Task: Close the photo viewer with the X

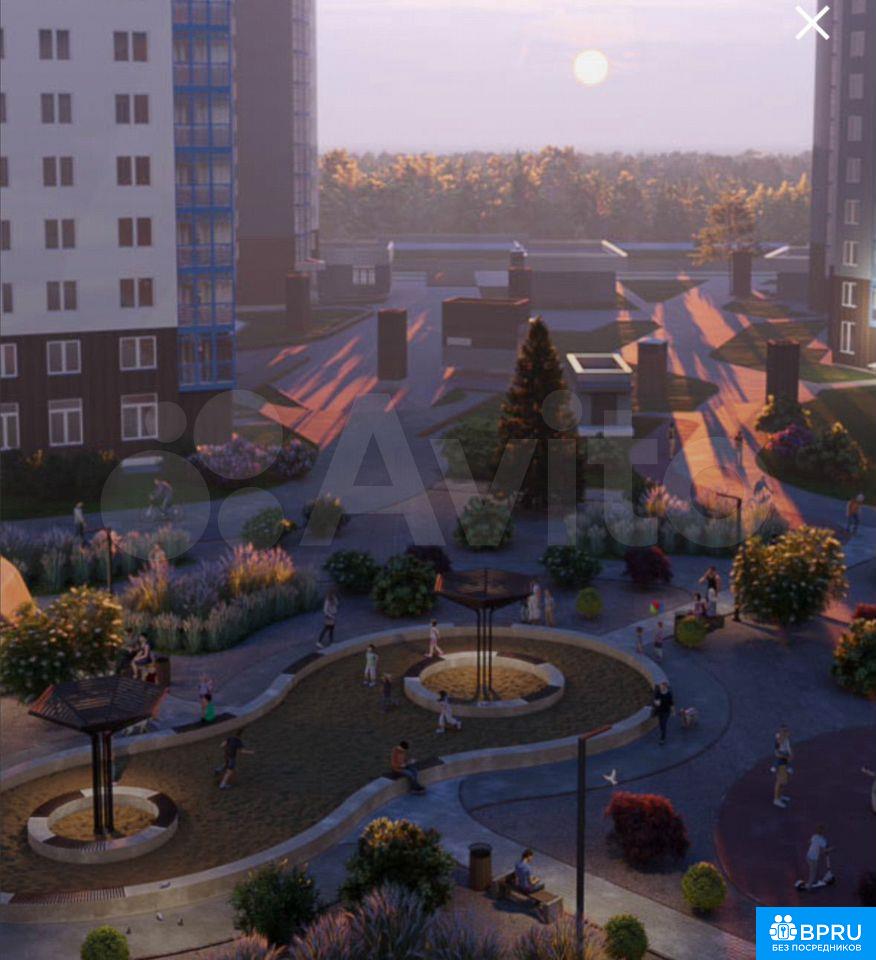Action: point(812,22)
